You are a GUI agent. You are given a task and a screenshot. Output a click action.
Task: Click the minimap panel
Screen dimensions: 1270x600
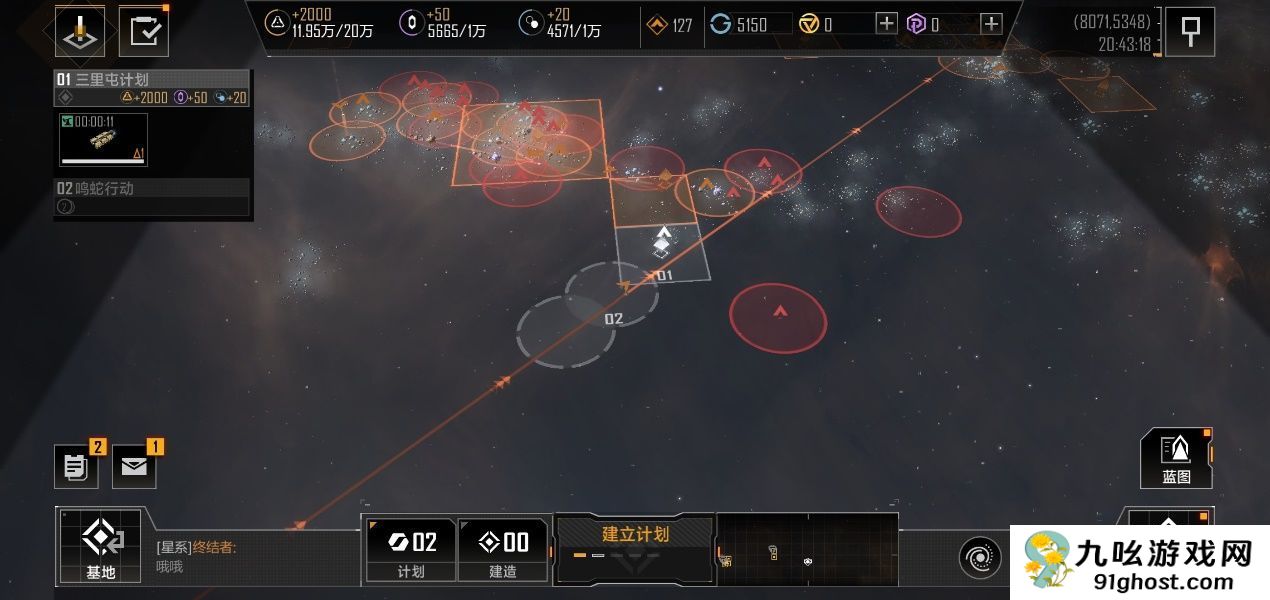807,549
